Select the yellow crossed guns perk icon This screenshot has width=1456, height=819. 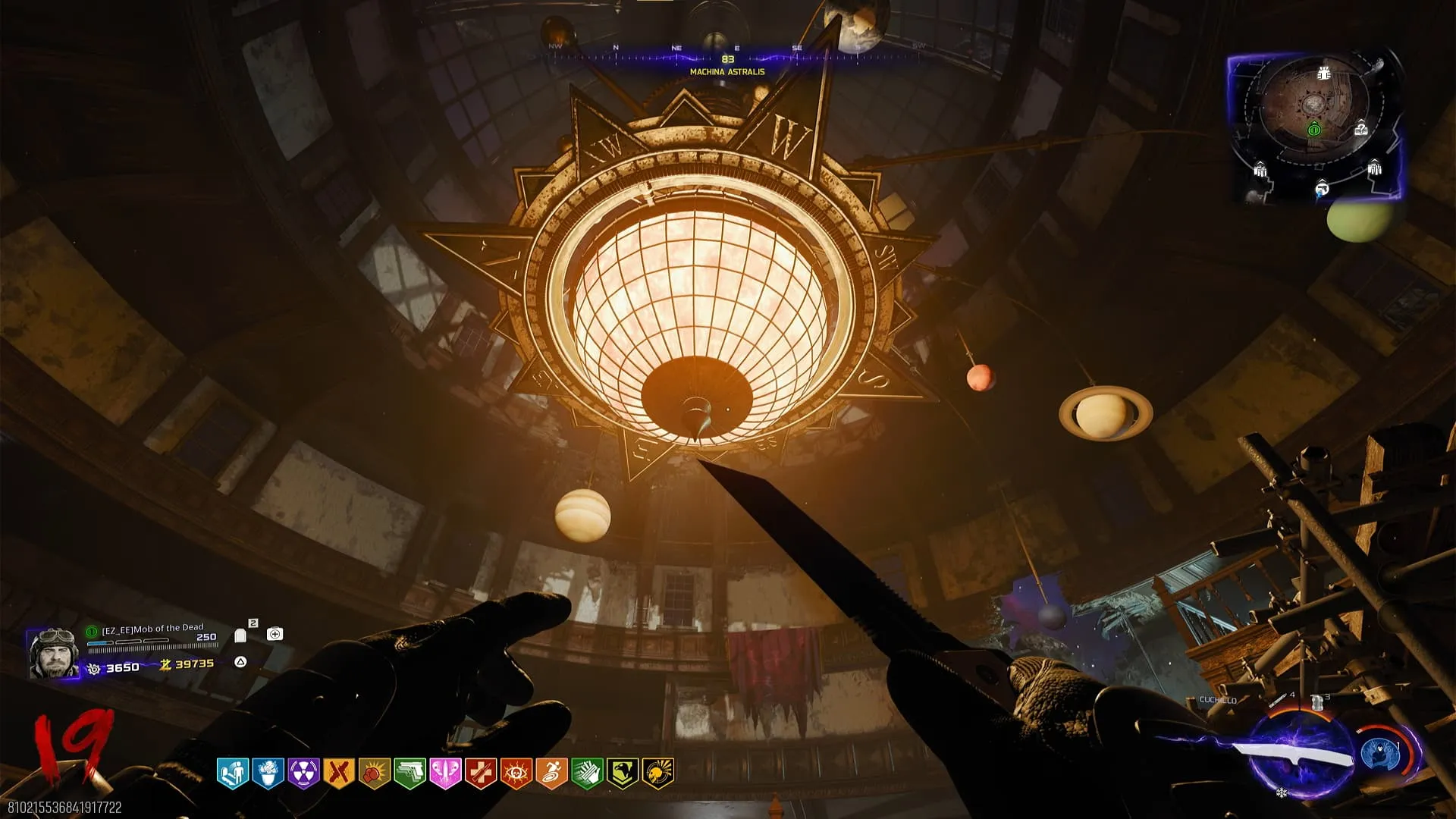[x=338, y=773]
